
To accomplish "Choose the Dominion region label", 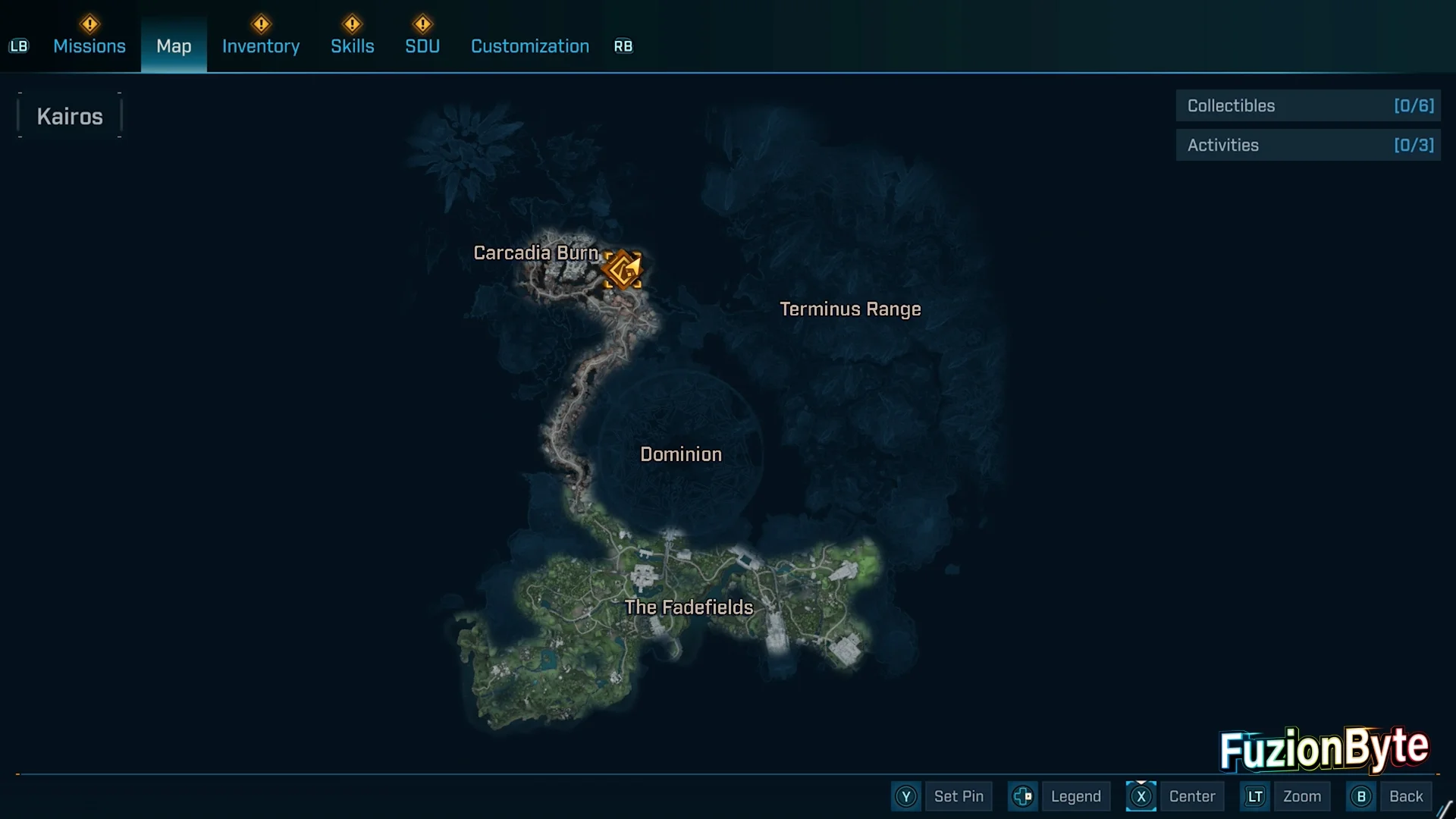I will pyautogui.click(x=681, y=454).
